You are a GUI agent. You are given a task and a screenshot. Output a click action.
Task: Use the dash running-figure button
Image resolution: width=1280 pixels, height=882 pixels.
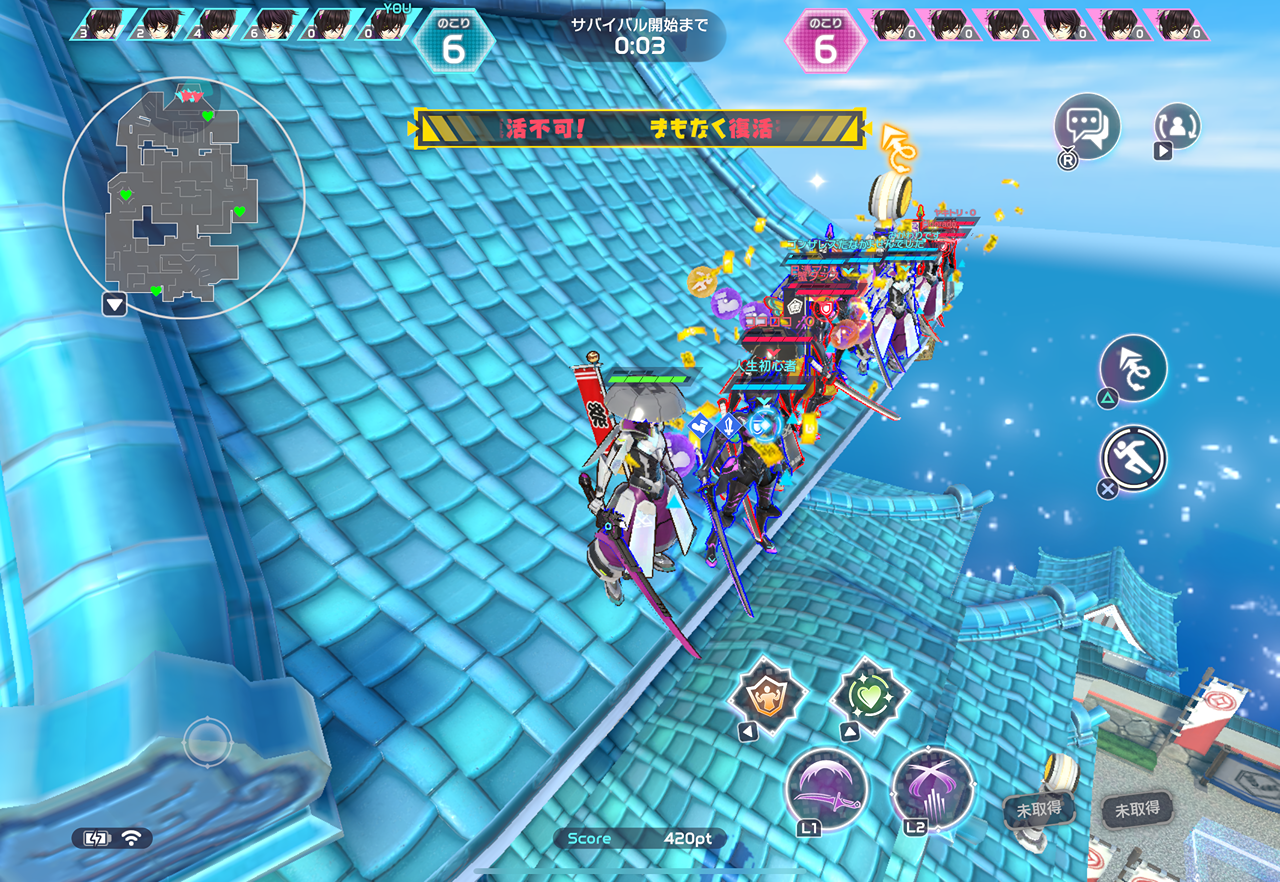(1134, 460)
